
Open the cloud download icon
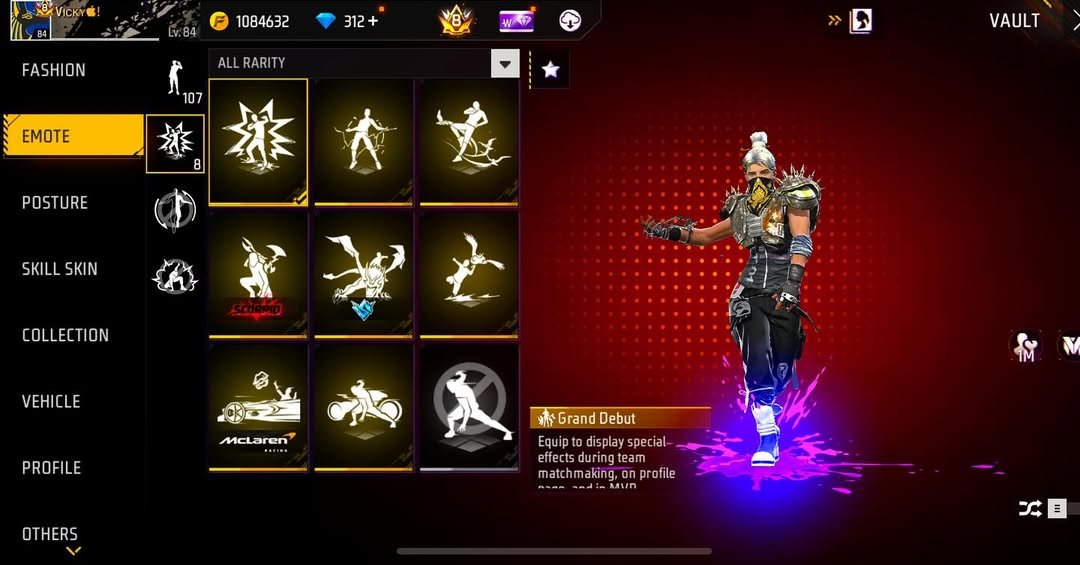571,21
